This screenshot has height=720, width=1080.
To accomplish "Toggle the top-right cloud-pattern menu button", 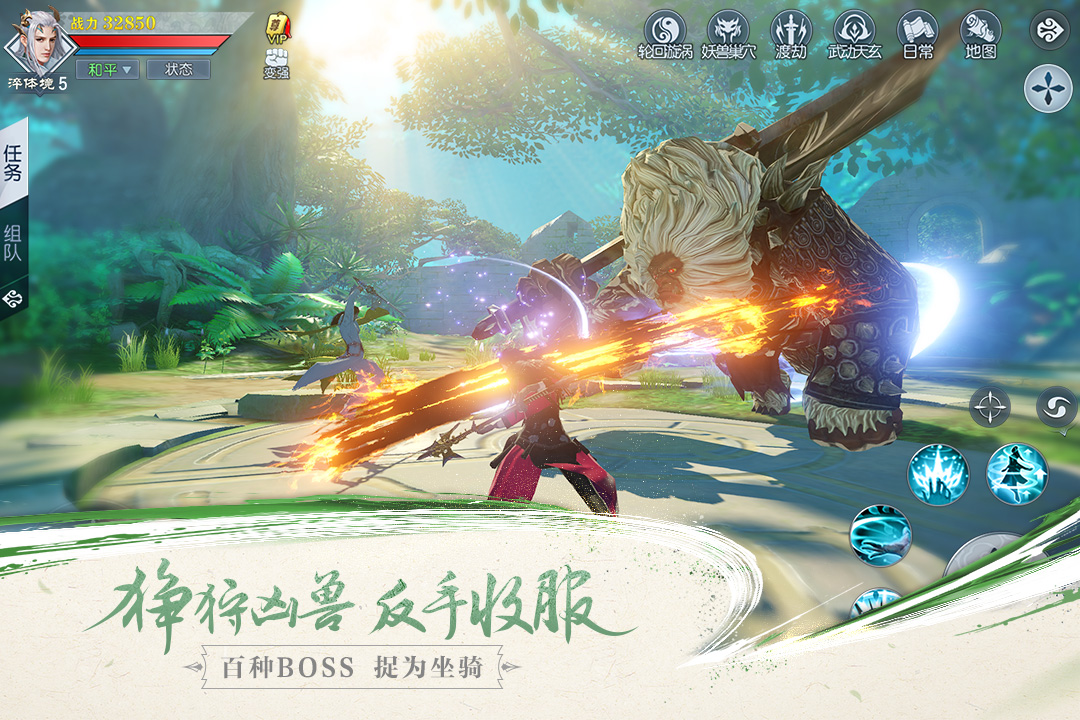I will tap(1049, 30).
